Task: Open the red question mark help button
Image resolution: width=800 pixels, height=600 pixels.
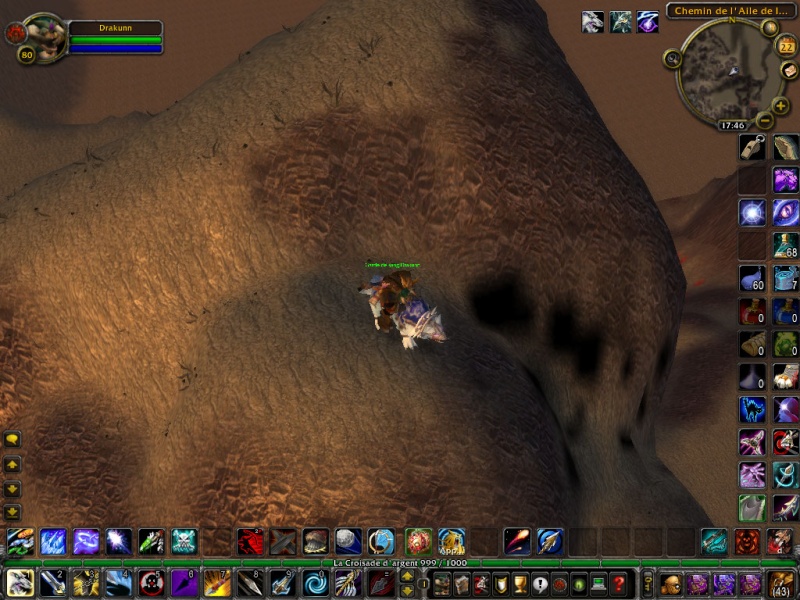Action: click(619, 584)
